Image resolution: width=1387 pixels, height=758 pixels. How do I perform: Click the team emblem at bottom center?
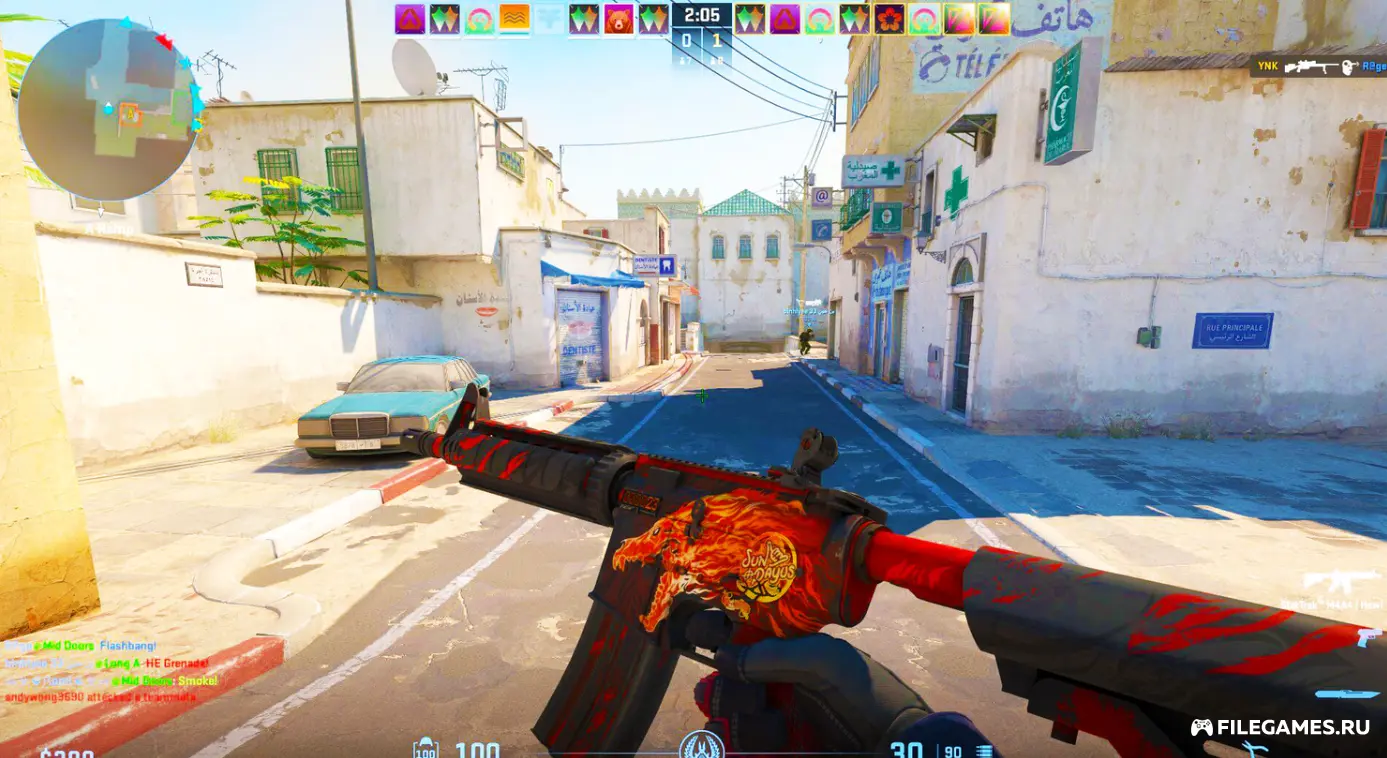coord(701,745)
